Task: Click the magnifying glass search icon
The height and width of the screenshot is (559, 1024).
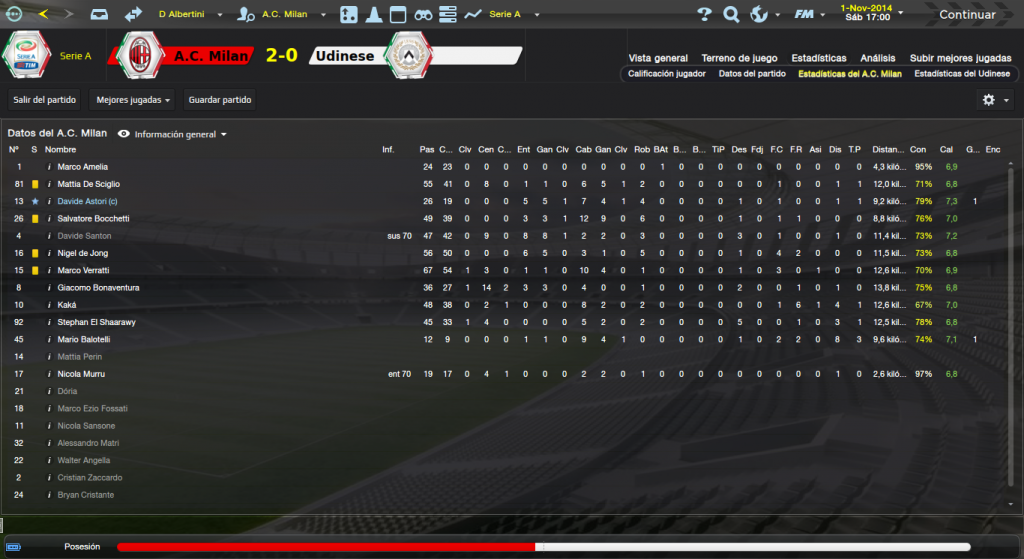Action: point(731,15)
